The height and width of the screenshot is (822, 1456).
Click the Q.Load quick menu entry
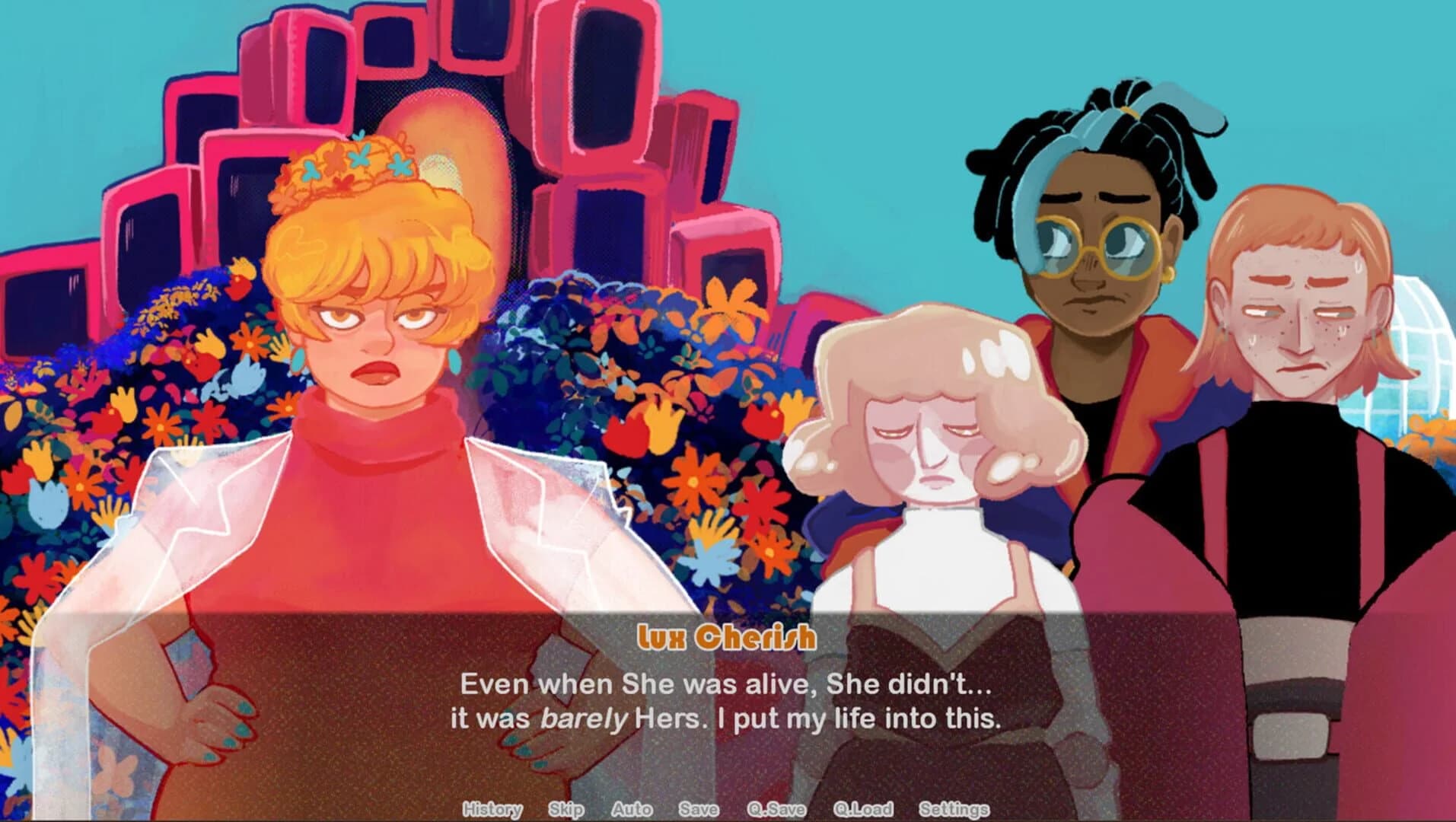pos(864,810)
